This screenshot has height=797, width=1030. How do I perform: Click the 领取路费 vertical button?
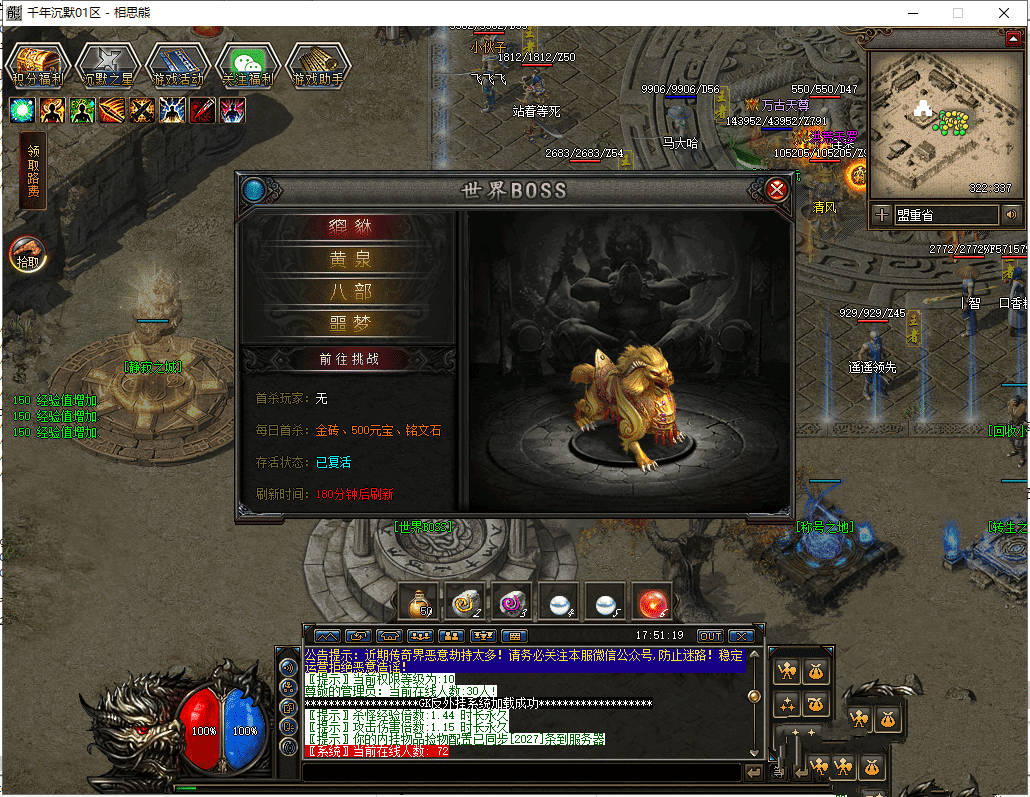click(33, 171)
